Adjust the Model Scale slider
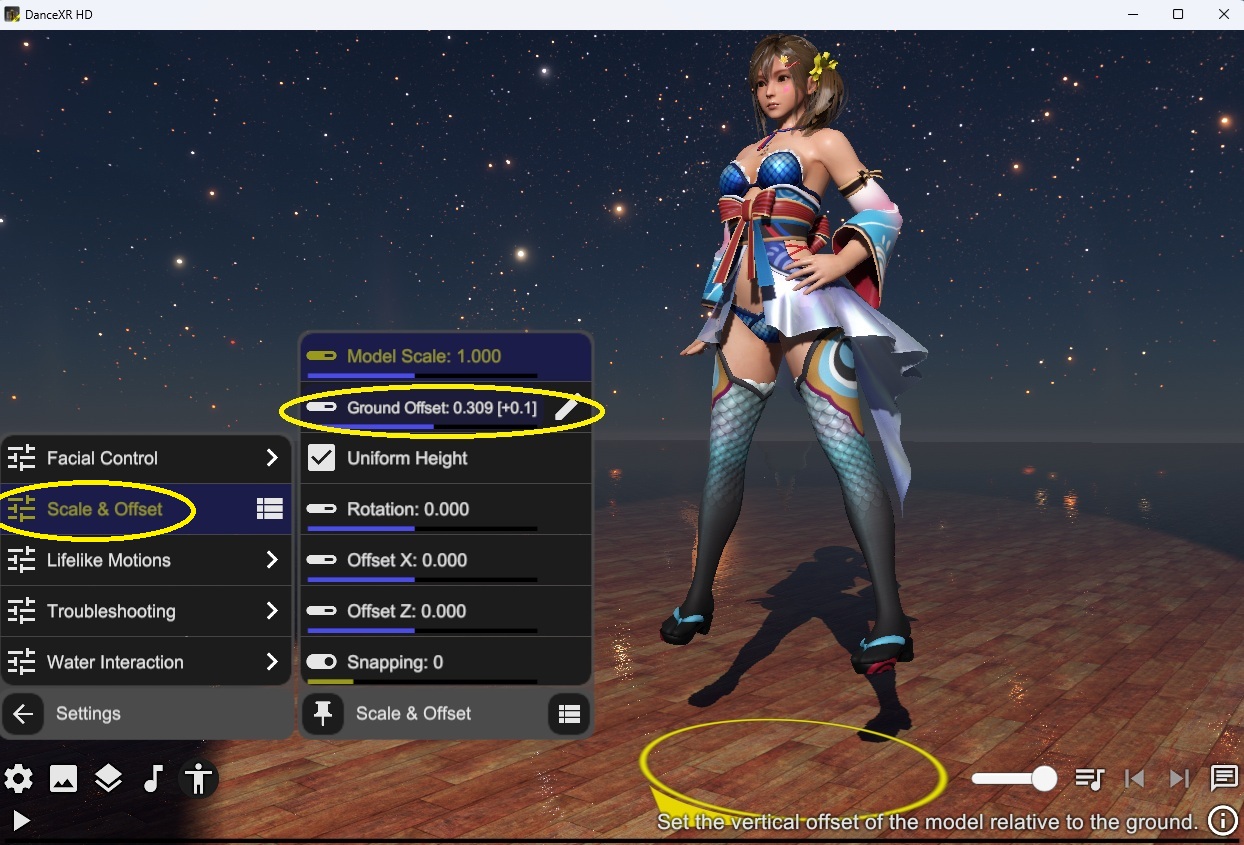Viewport: 1244px width, 845px height. pos(422,375)
